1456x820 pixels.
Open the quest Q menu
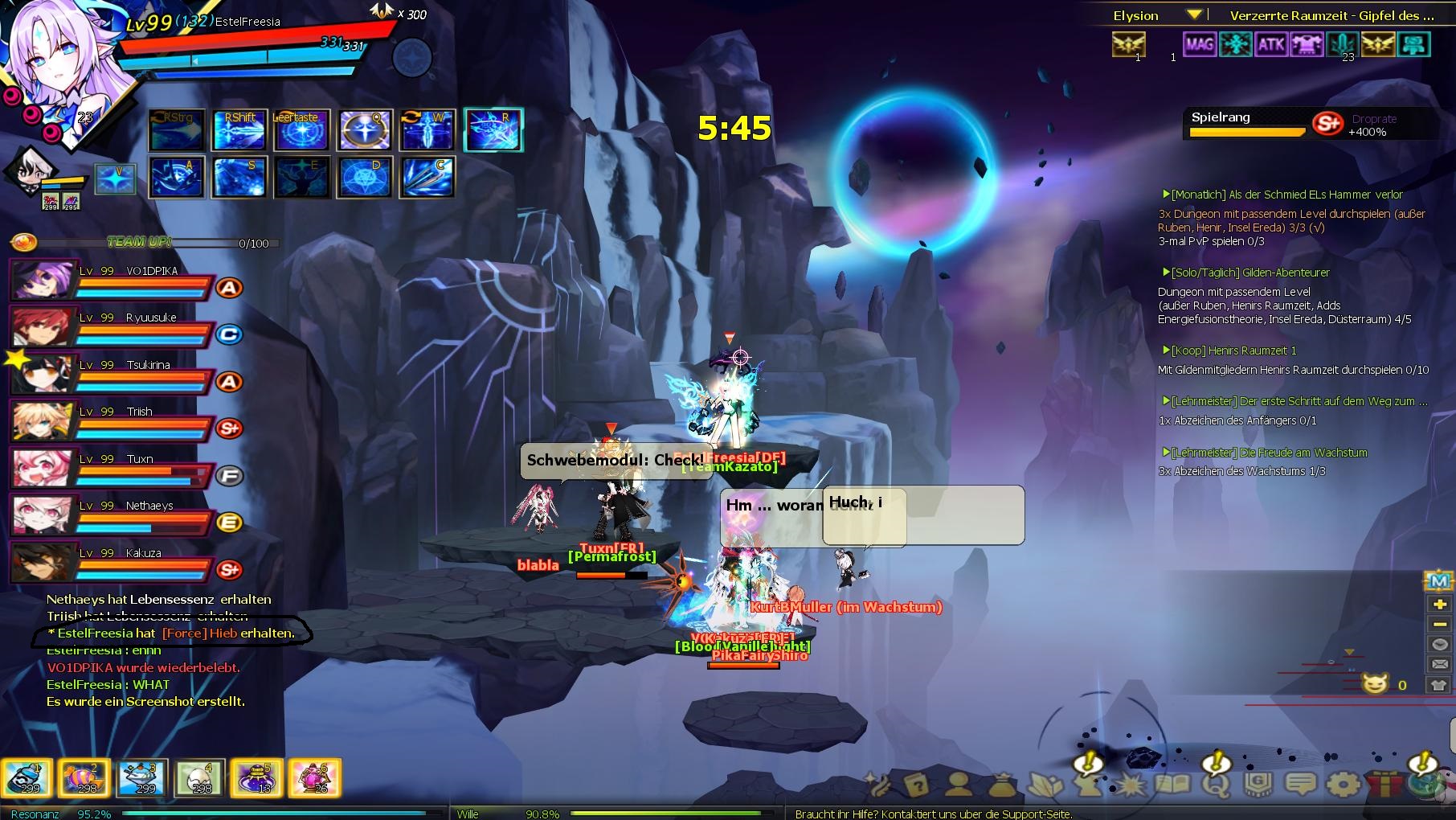pos(1216,783)
